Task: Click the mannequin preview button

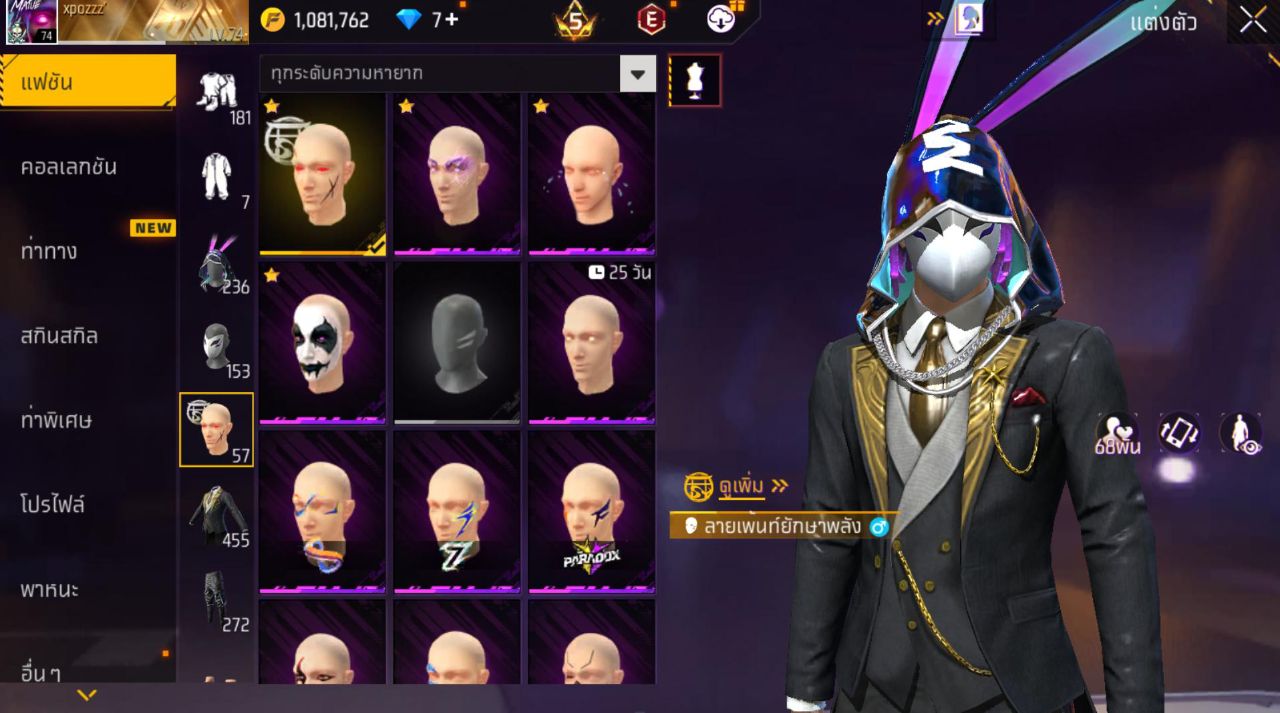Action: pos(694,80)
